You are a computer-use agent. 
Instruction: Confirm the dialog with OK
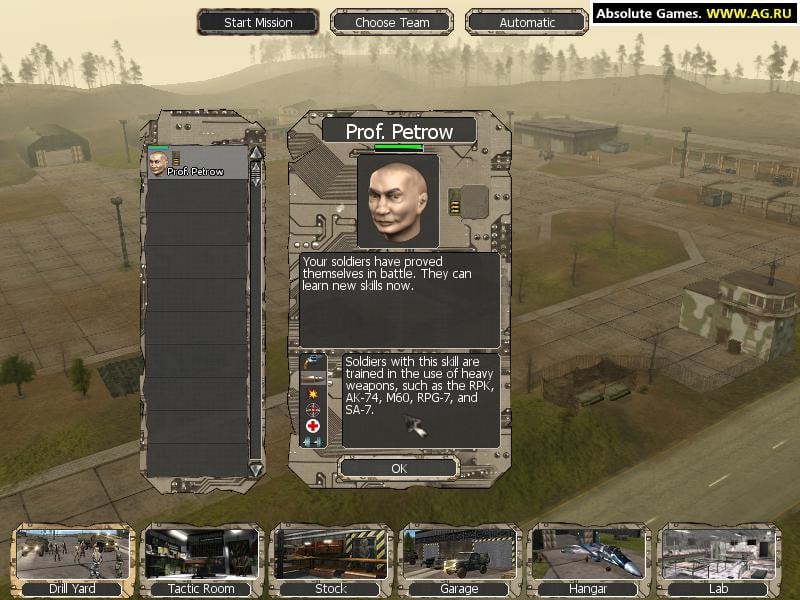coord(399,468)
